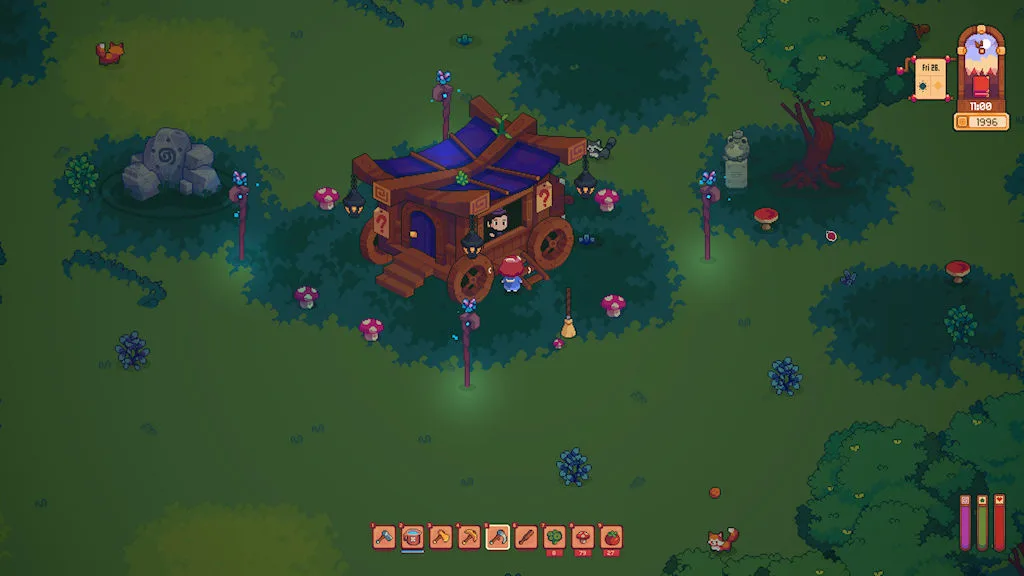
Task: Equip the axe from the hotbar
Action: click(x=441, y=538)
